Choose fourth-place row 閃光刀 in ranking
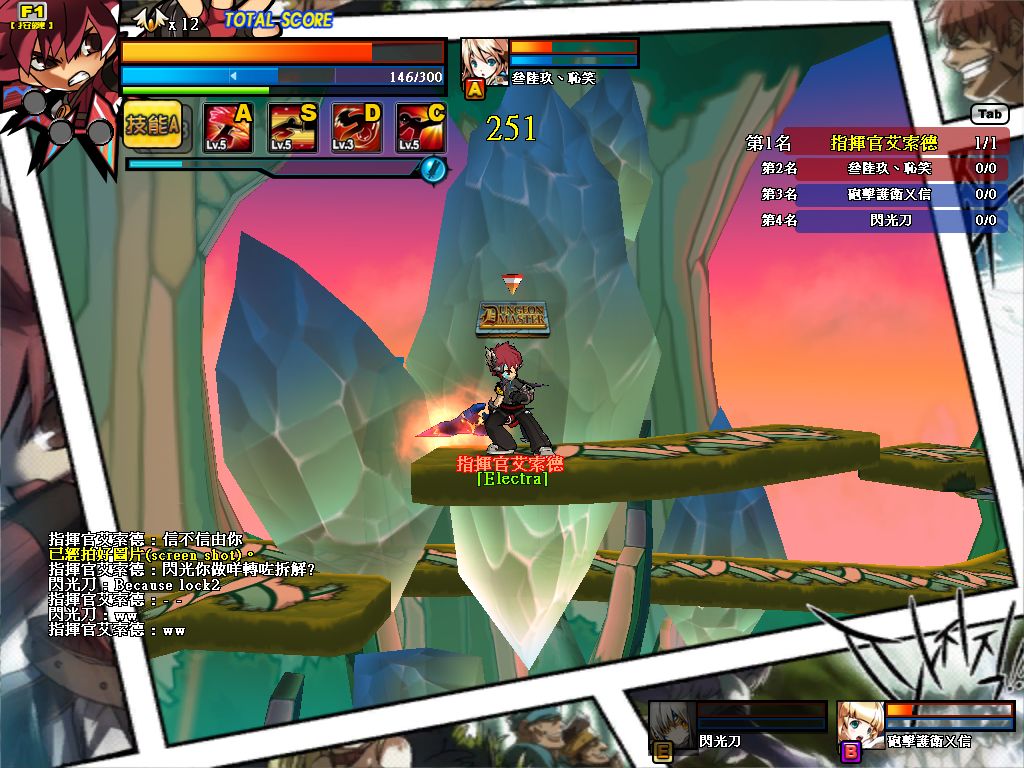The width and height of the screenshot is (1024, 768). click(877, 220)
